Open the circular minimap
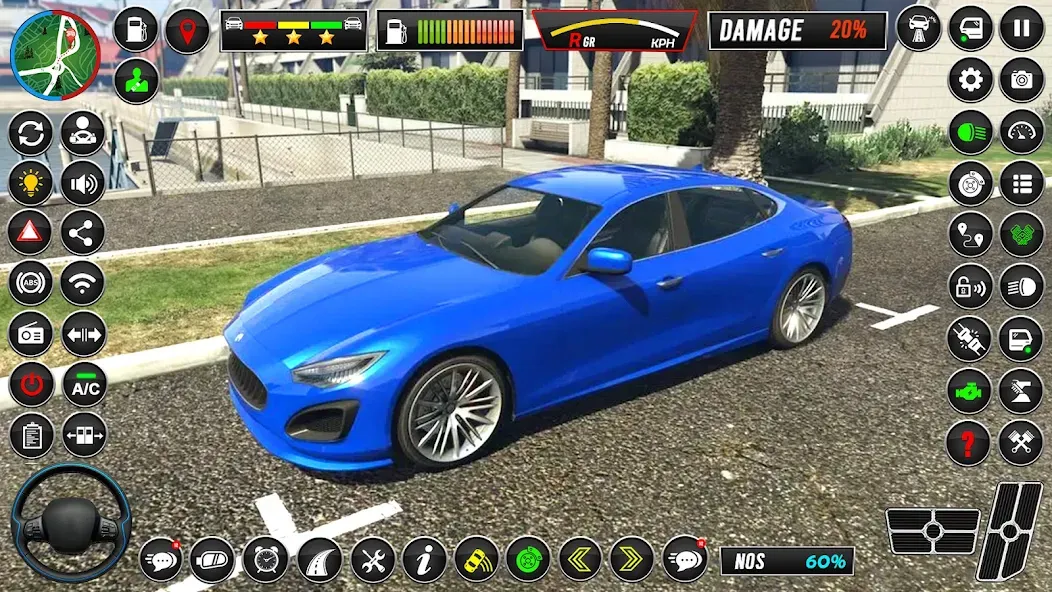1052x592 pixels. point(55,54)
